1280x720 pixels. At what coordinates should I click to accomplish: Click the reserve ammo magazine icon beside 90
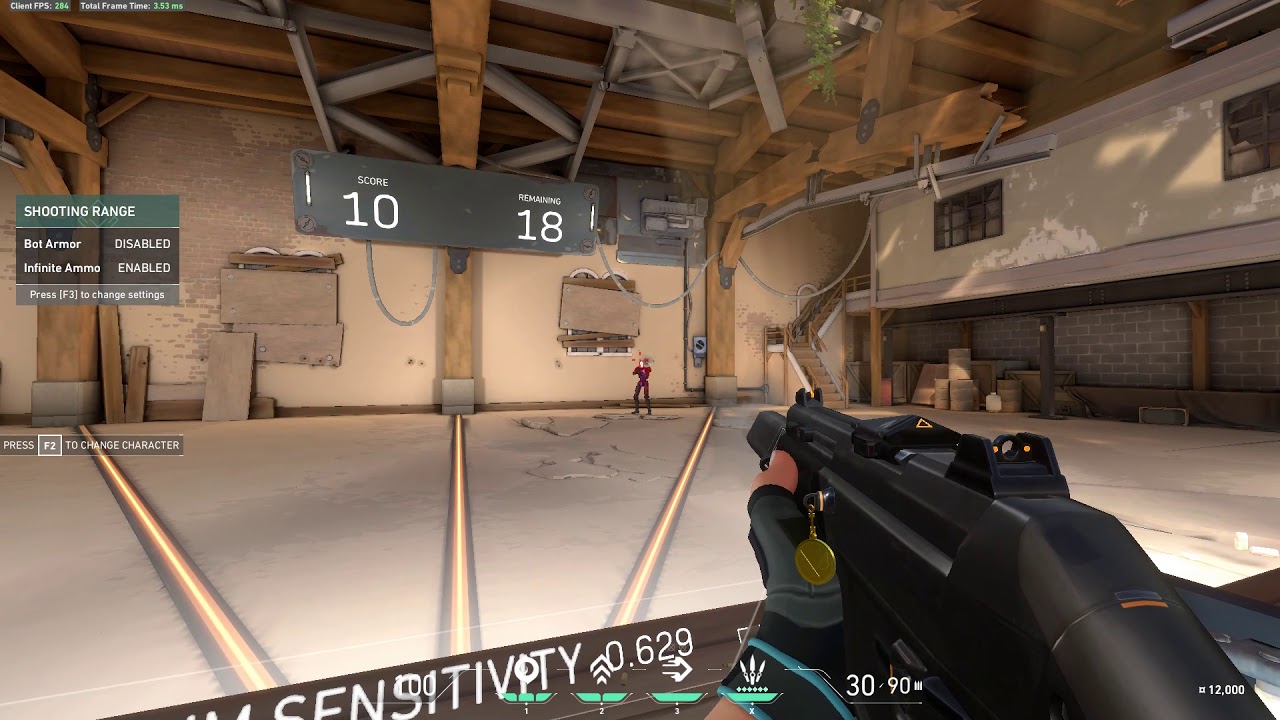[x=916, y=685]
